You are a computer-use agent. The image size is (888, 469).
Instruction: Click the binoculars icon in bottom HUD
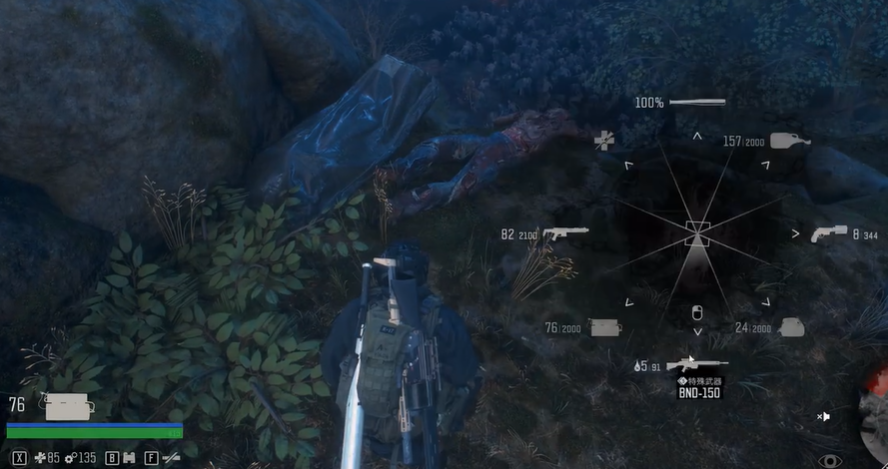[130, 459]
